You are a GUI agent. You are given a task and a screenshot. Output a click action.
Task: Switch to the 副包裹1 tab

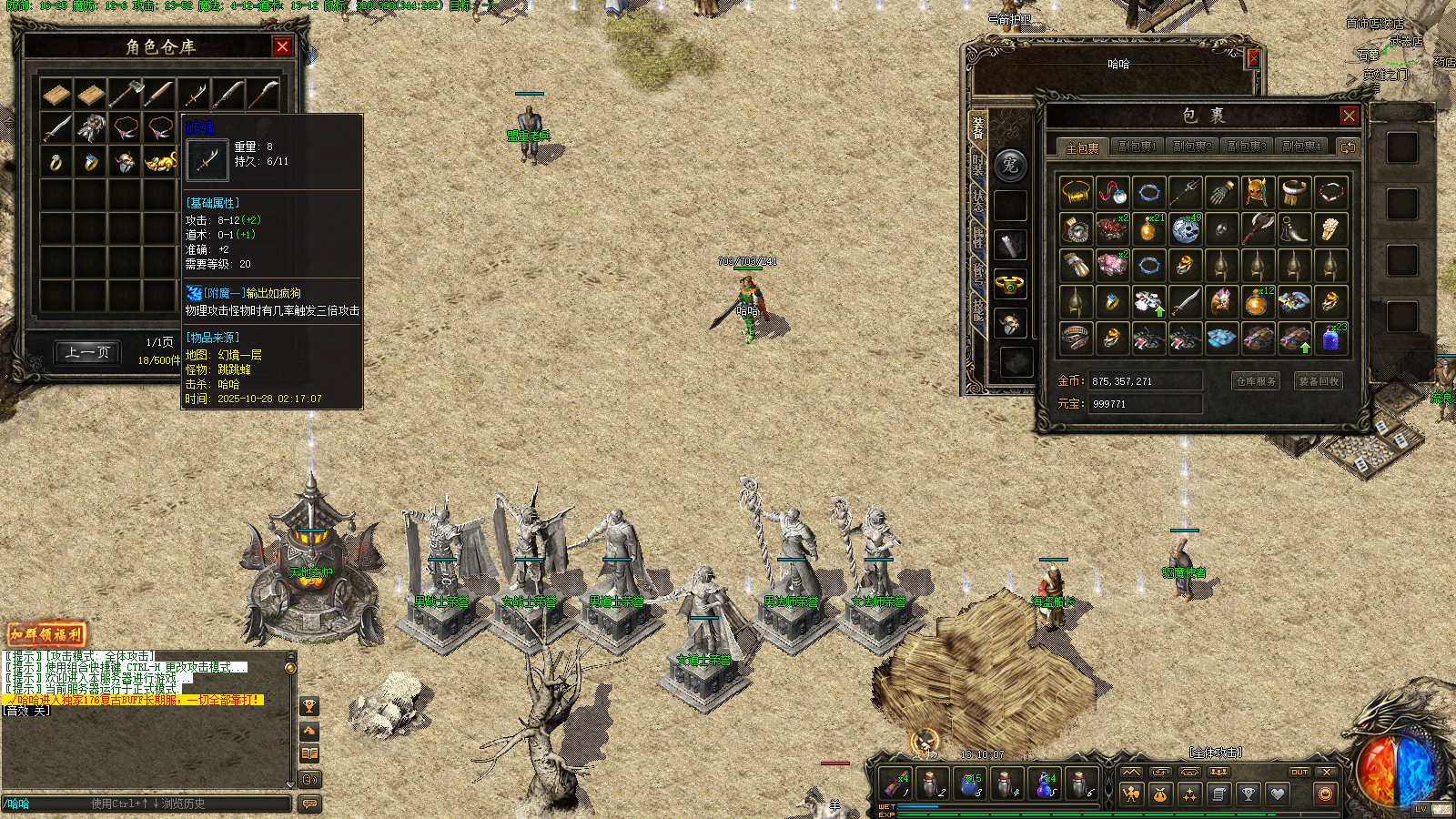pyautogui.click(x=1137, y=147)
